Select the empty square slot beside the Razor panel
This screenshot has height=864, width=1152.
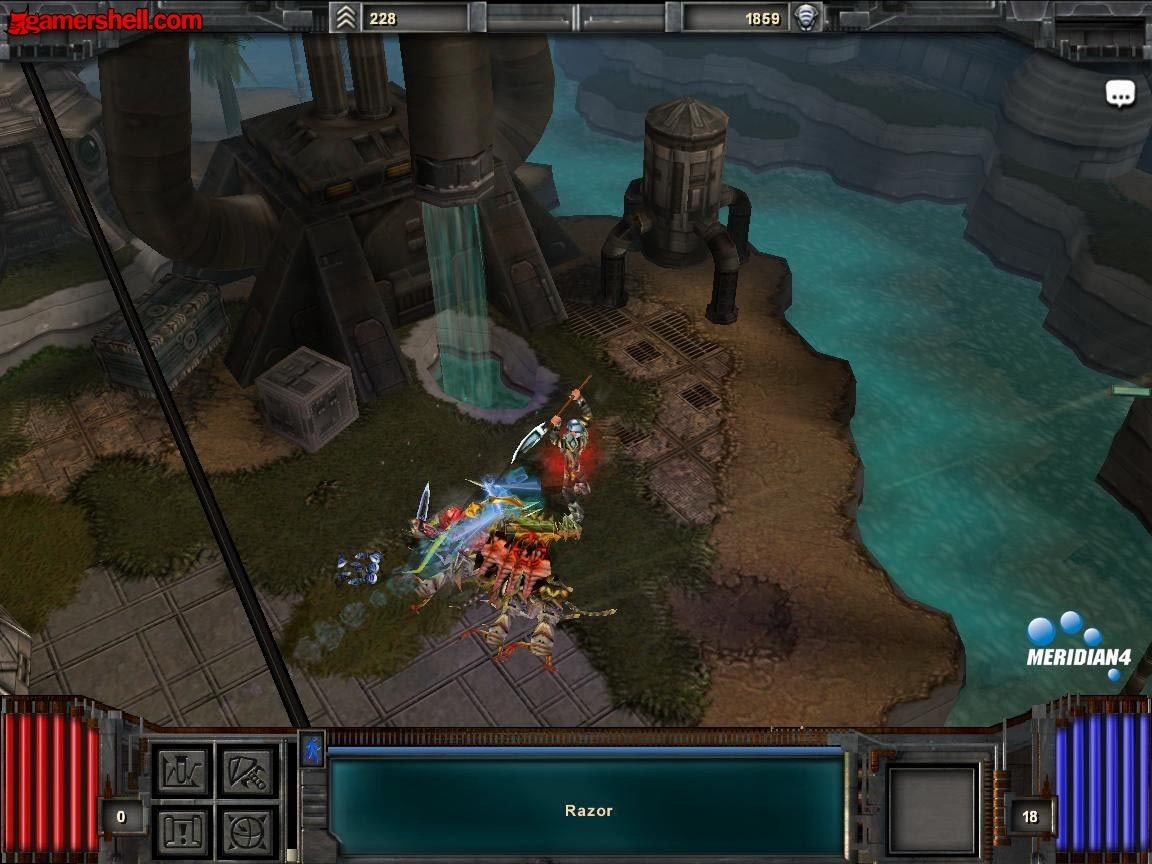pyautogui.click(x=933, y=810)
